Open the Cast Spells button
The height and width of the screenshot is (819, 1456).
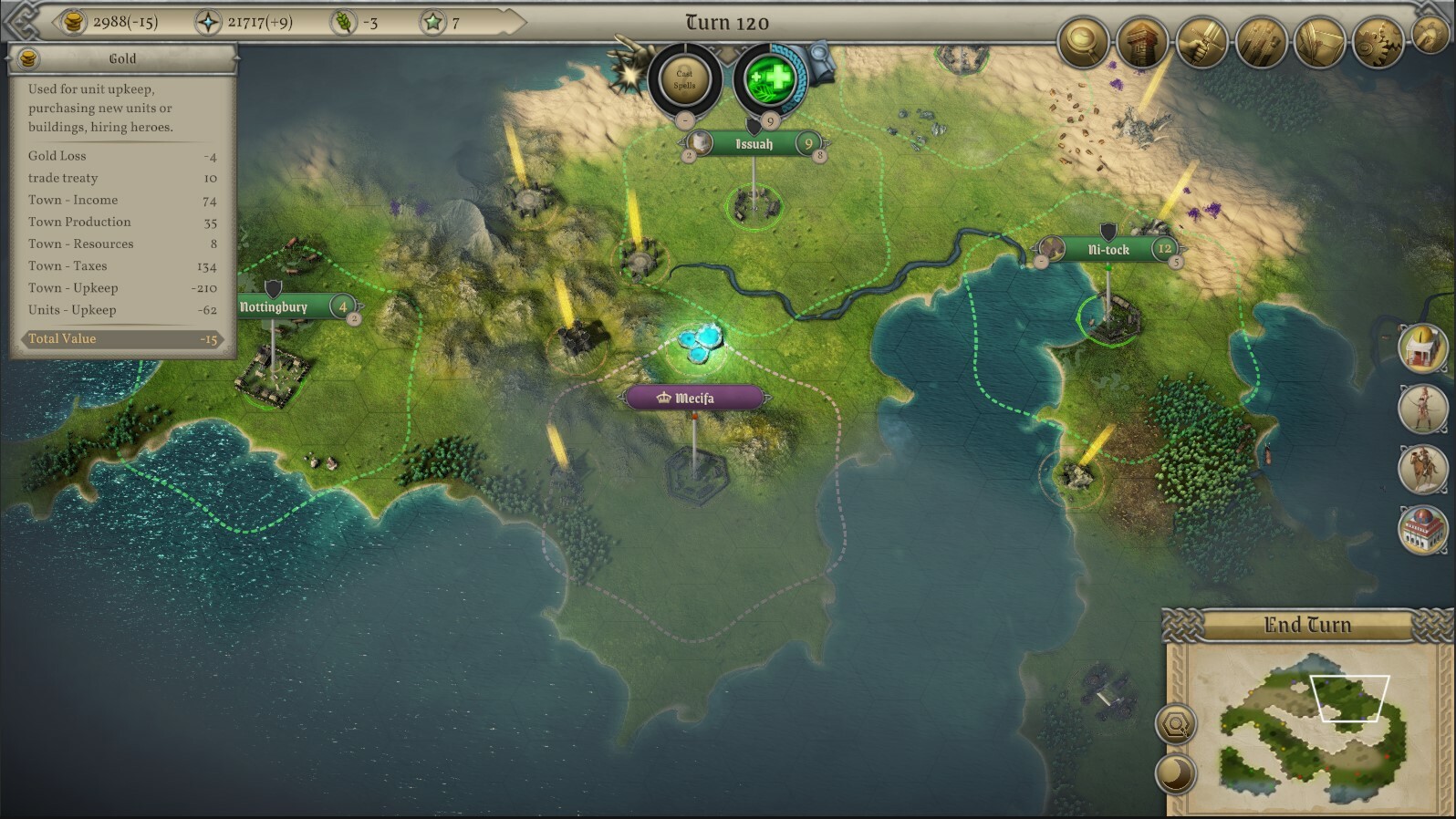point(684,79)
